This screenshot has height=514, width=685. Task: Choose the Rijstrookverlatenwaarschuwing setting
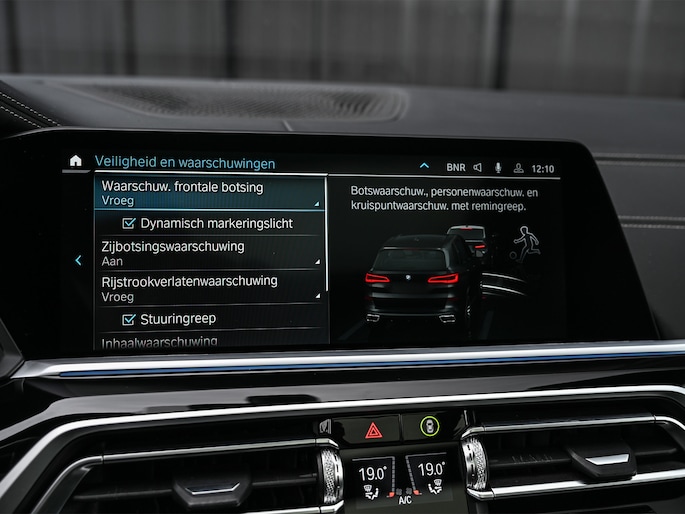[210, 288]
